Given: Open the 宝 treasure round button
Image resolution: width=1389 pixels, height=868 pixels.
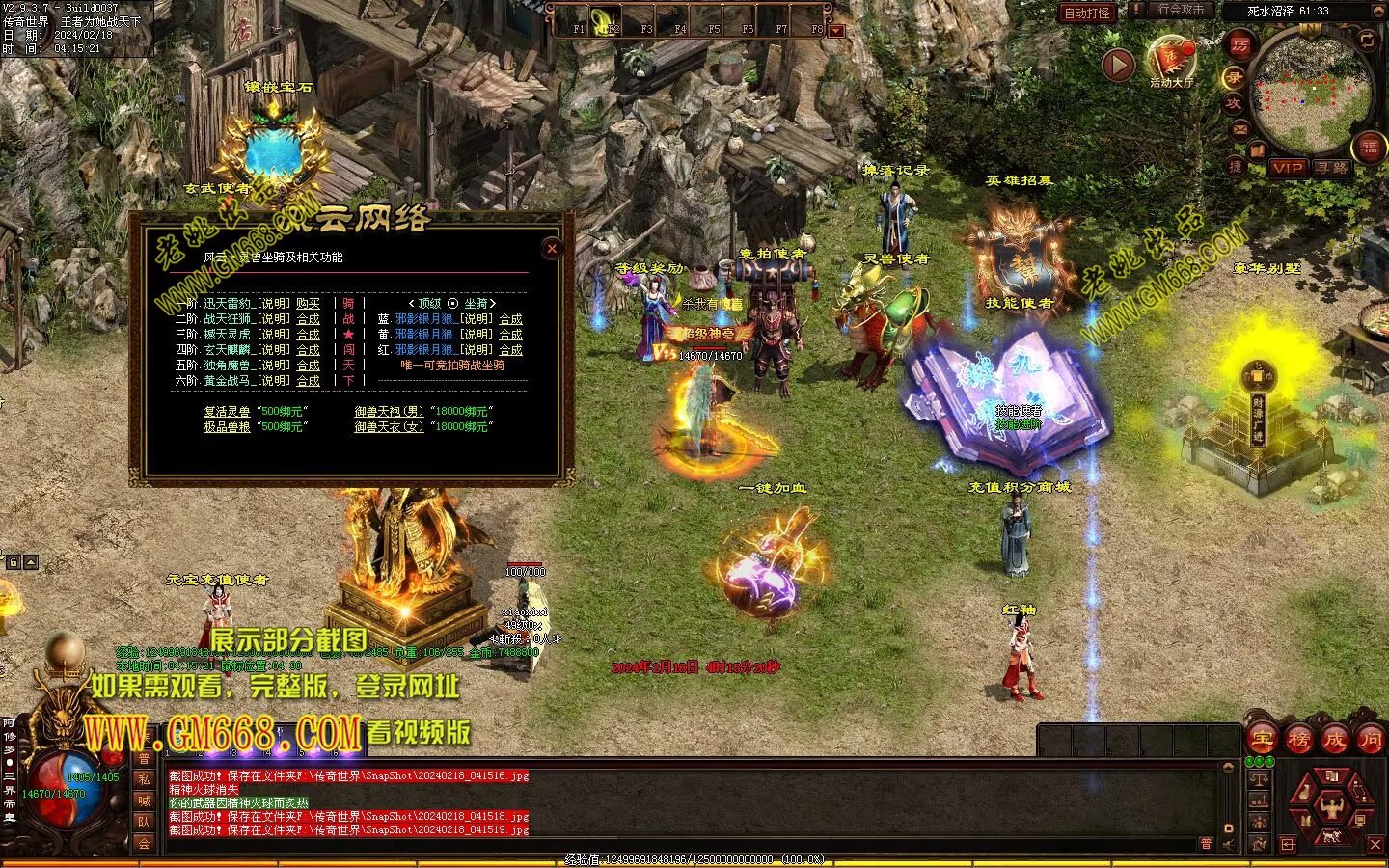Looking at the screenshot, I should pos(1262,740).
